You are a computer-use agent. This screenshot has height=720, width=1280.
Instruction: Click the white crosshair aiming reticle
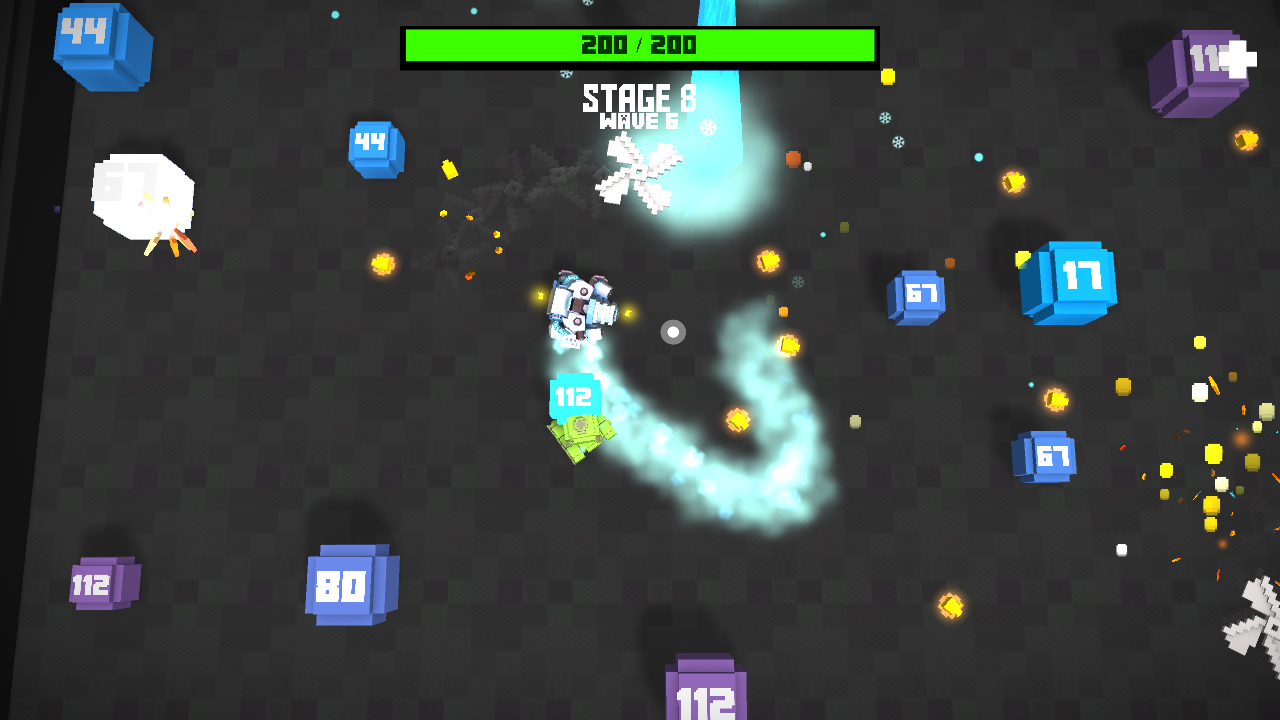(x=672, y=331)
